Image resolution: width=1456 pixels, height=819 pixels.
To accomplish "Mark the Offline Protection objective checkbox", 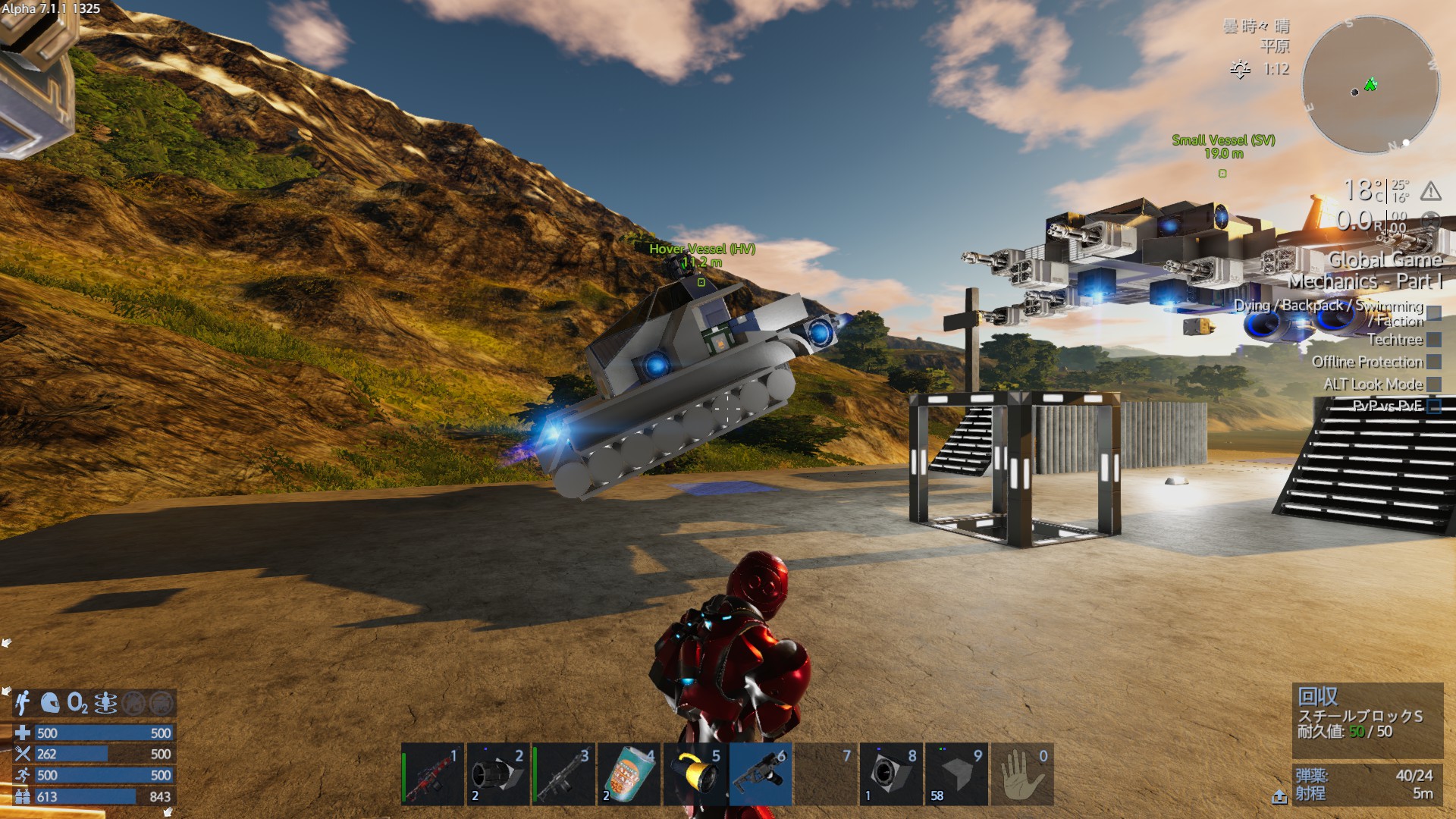I will (1433, 362).
